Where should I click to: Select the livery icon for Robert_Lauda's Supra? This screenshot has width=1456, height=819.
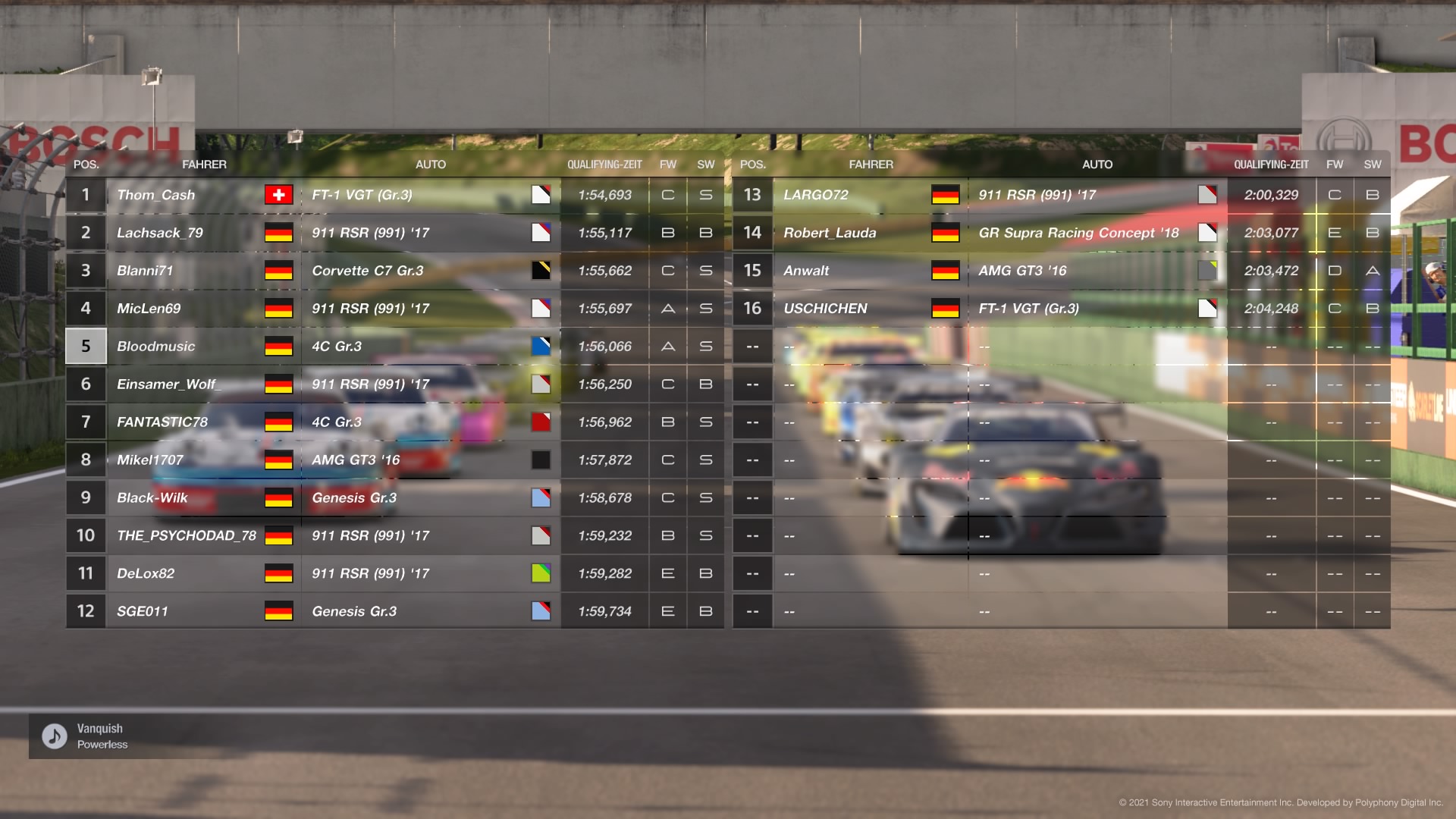coord(1209,233)
